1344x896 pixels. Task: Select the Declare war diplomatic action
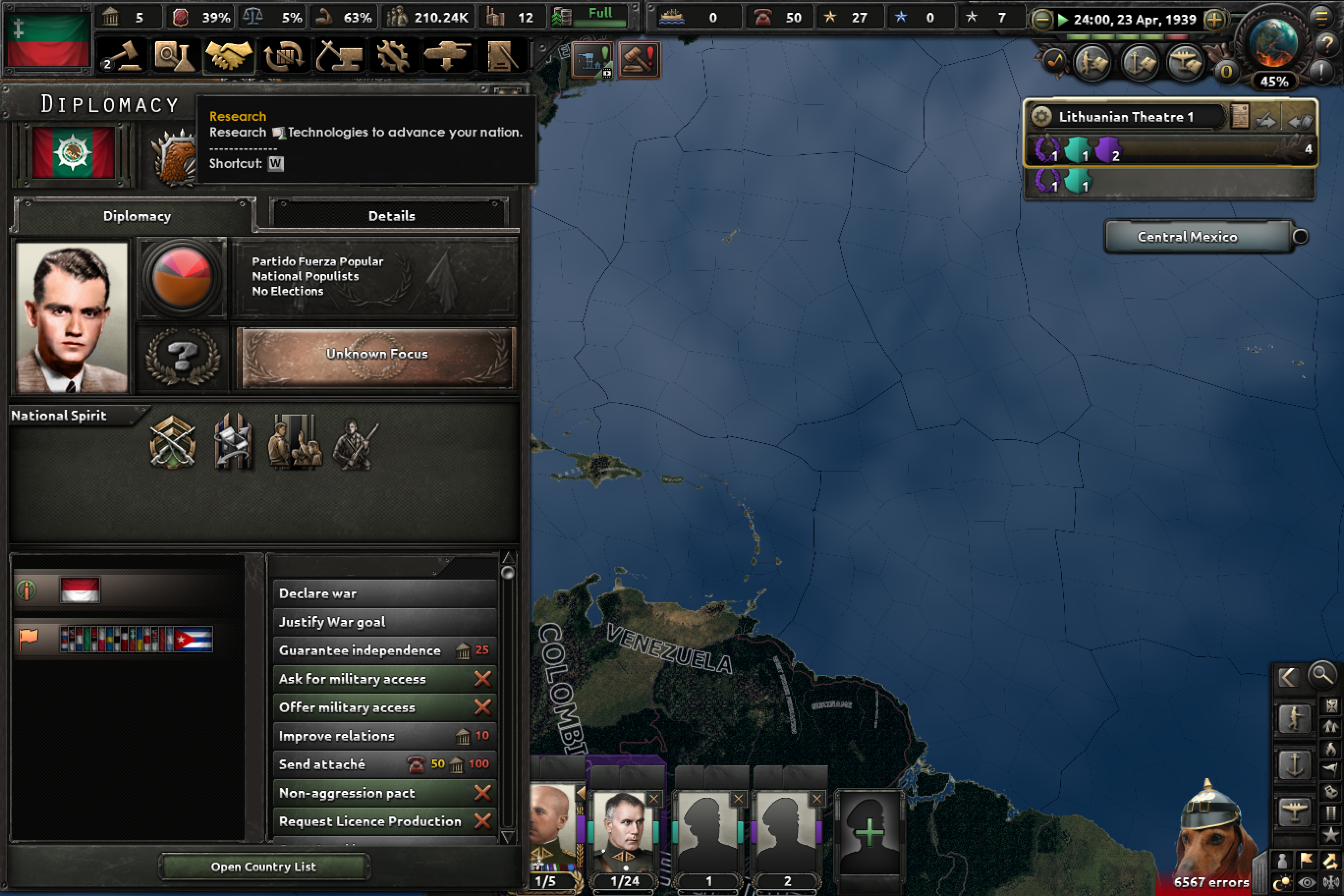pyautogui.click(x=320, y=593)
